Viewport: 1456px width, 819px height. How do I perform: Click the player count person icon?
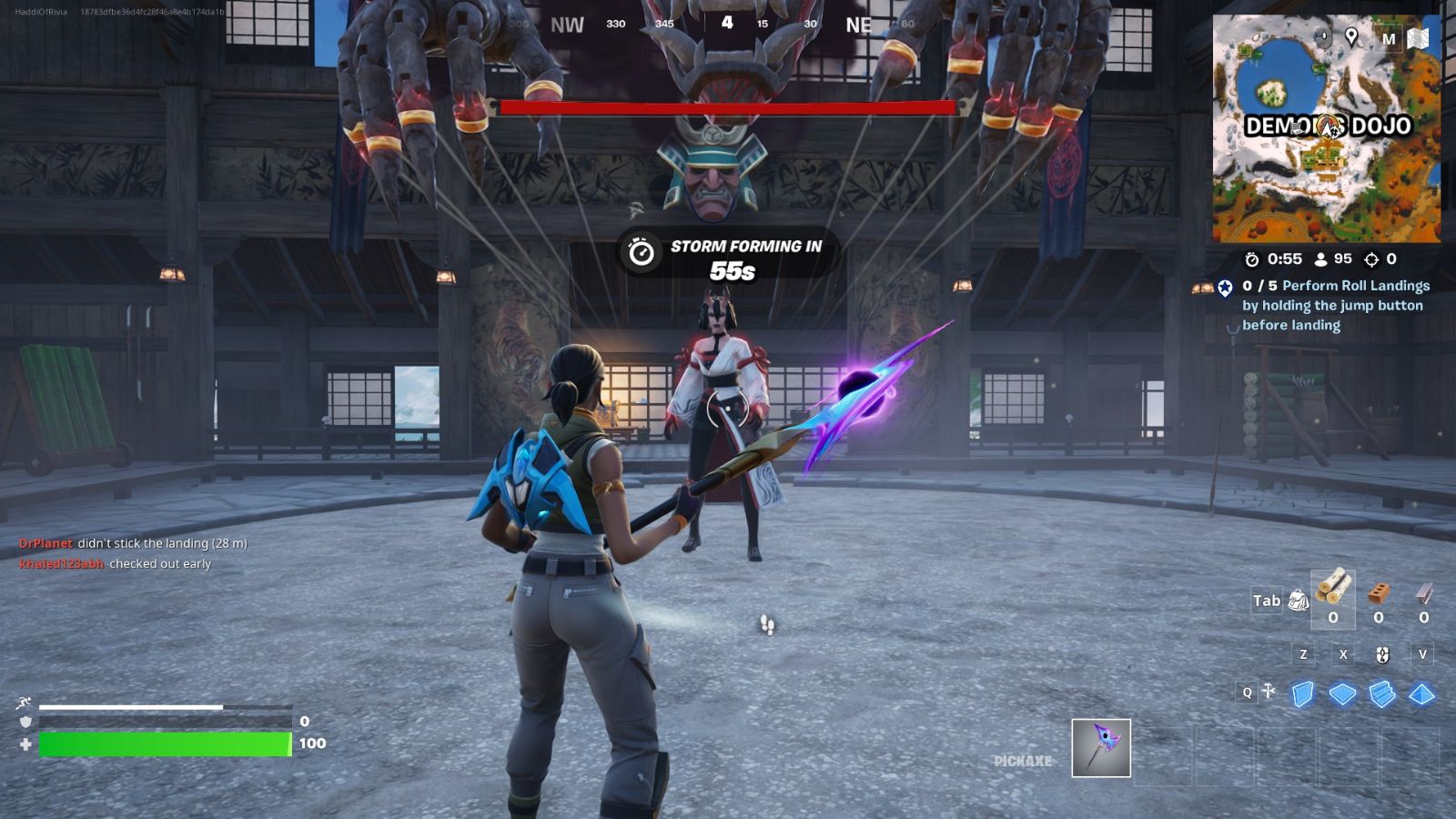coord(1321,259)
